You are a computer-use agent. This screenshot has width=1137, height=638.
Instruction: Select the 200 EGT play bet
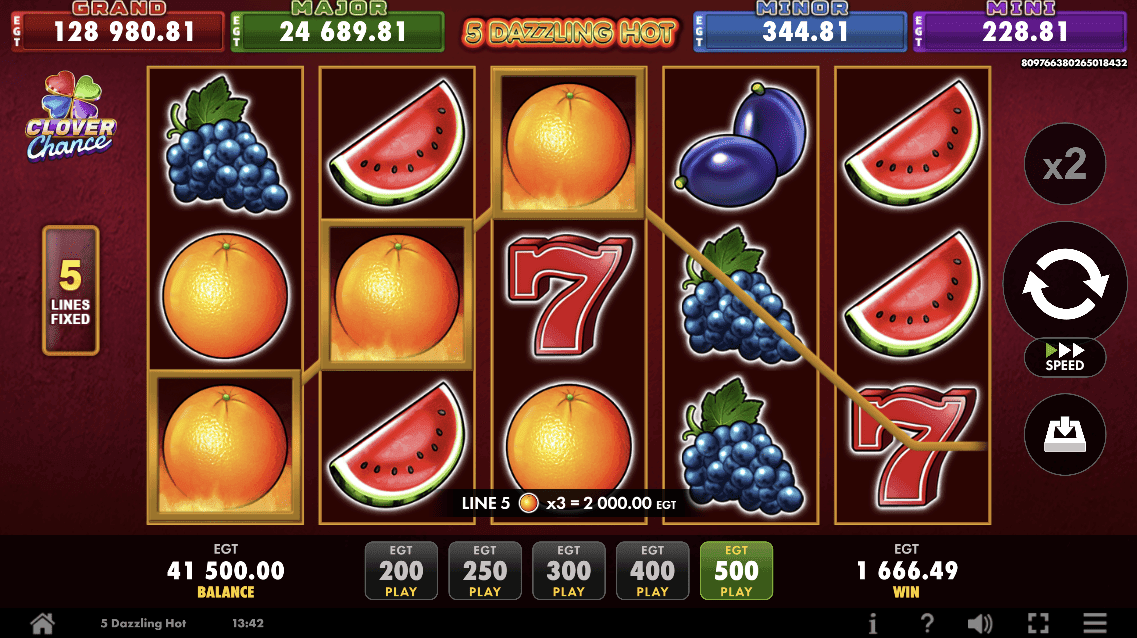pyautogui.click(x=401, y=572)
